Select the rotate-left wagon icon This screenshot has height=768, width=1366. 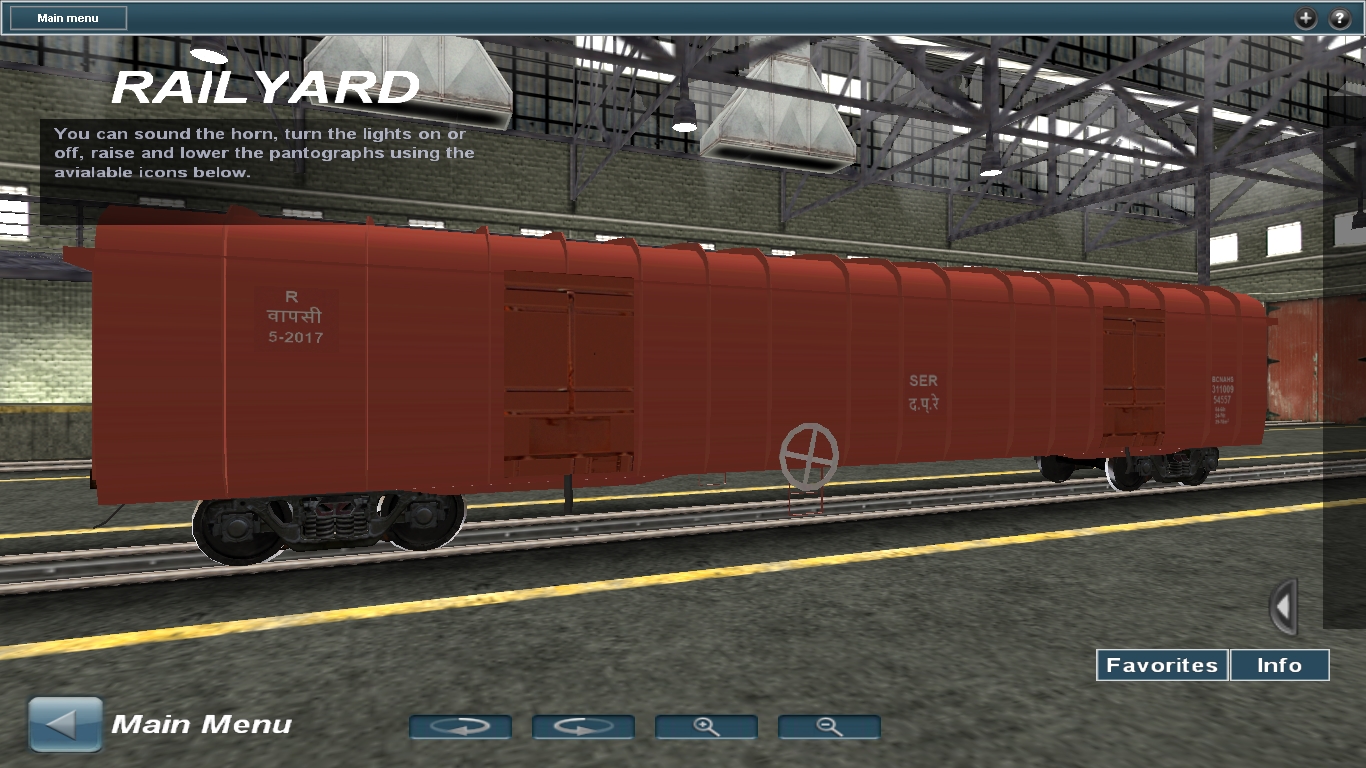461,727
